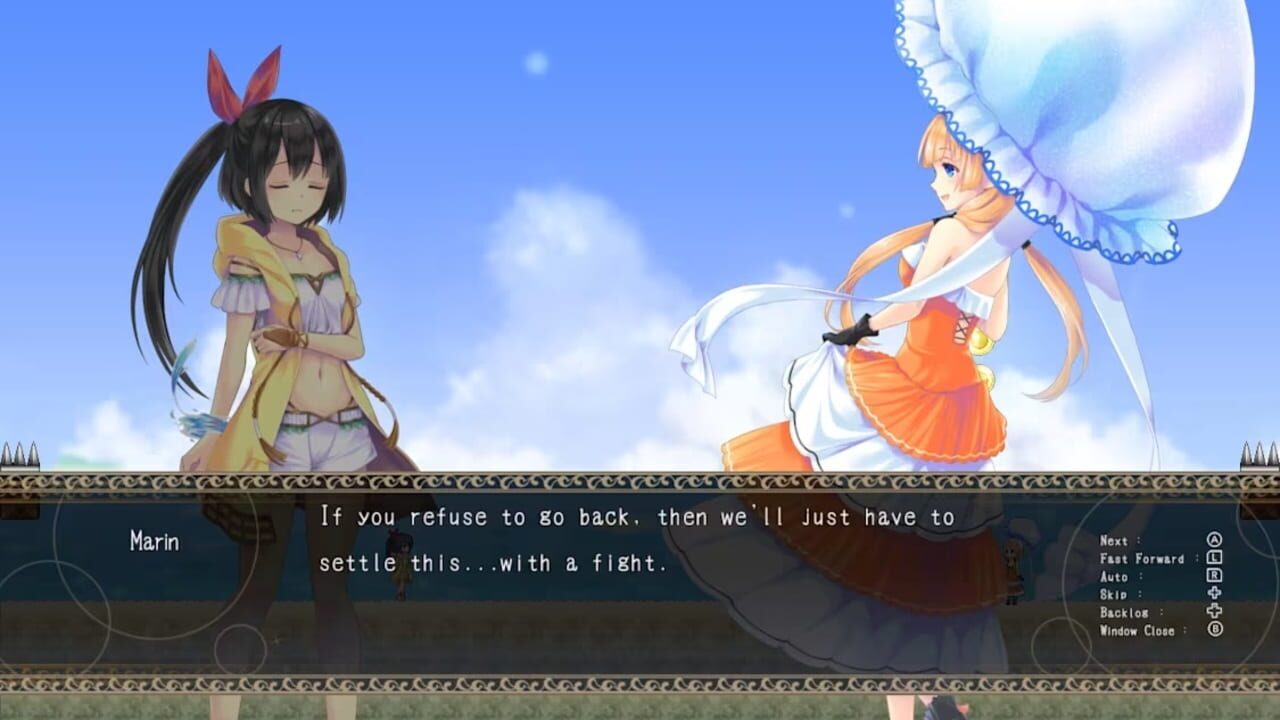Image resolution: width=1280 pixels, height=720 pixels.
Task: Click the B button icon for Window Close
Action: pyautogui.click(x=1216, y=630)
